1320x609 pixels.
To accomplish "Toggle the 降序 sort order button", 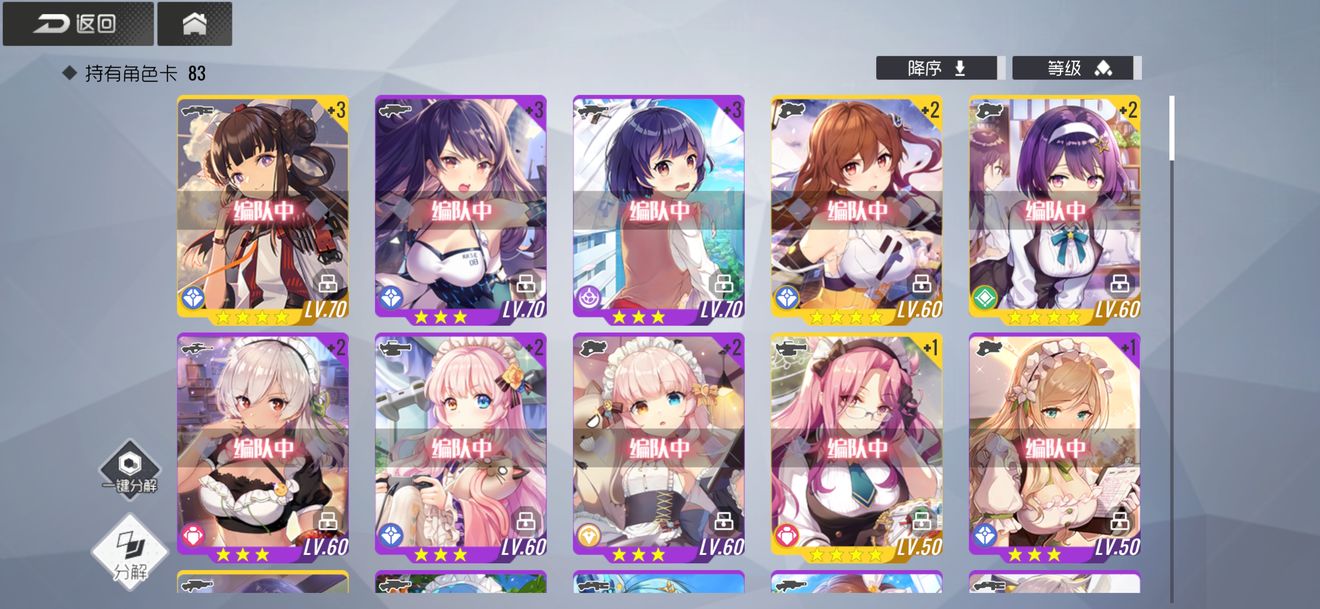I will [936, 68].
